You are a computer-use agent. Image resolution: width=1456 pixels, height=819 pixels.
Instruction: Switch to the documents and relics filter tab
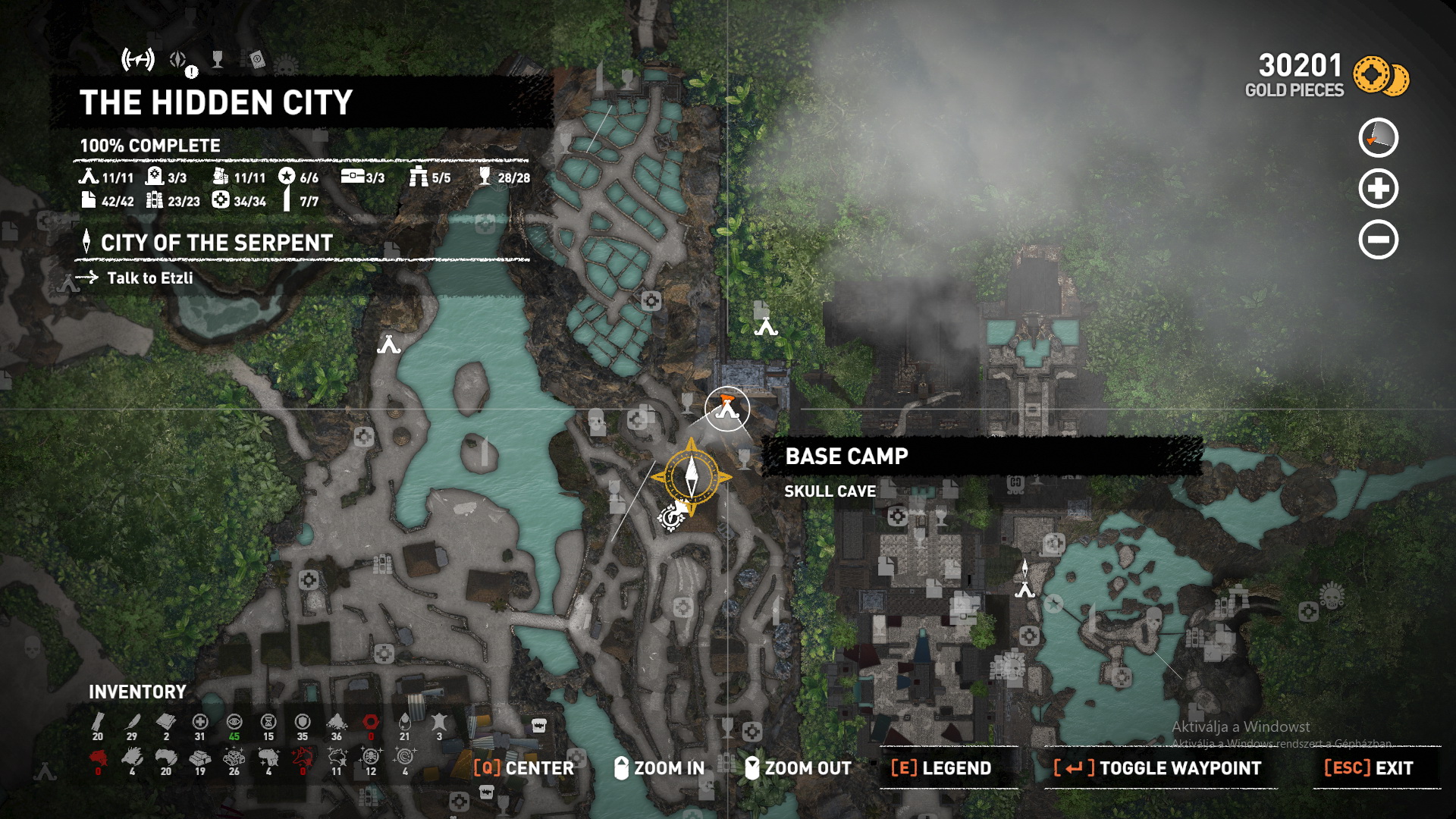pyautogui.click(x=256, y=60)
